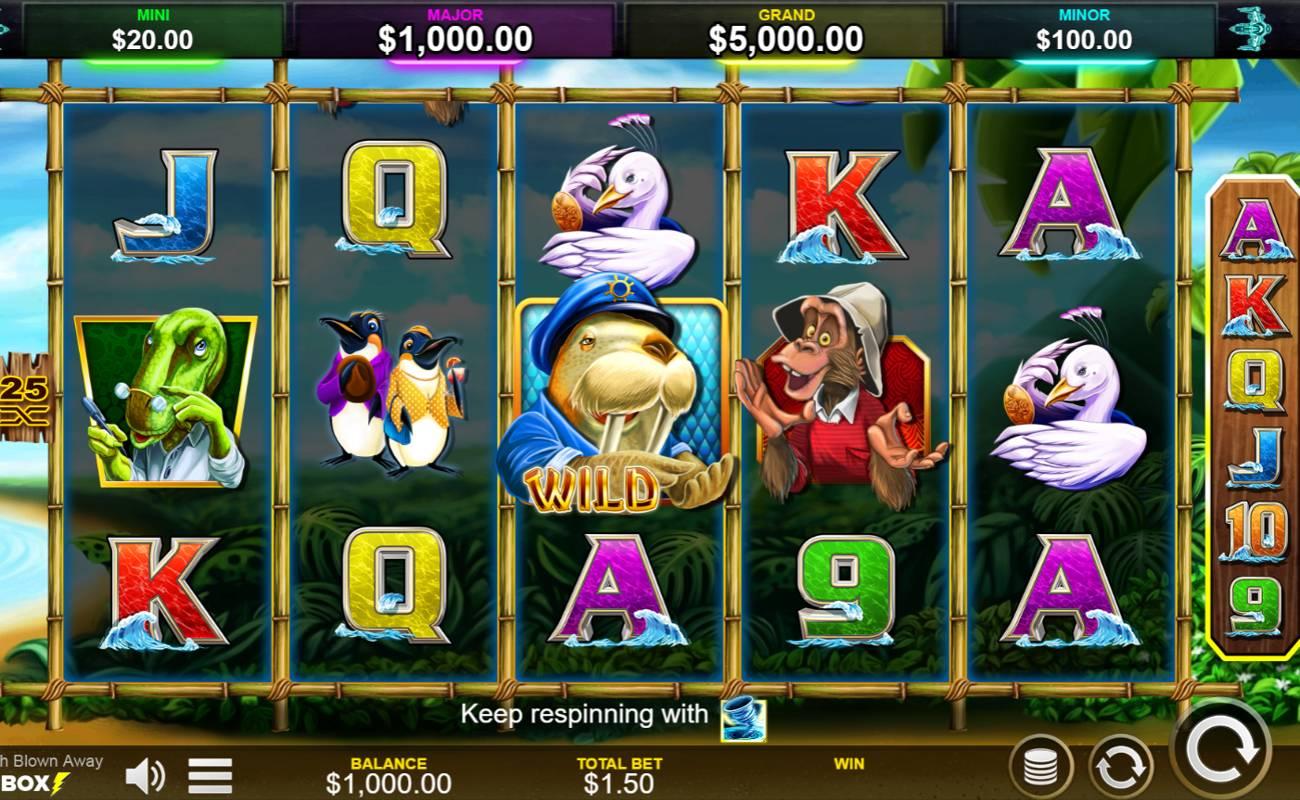
Task: Open the hamburger menu
Action: click(210, 776)
